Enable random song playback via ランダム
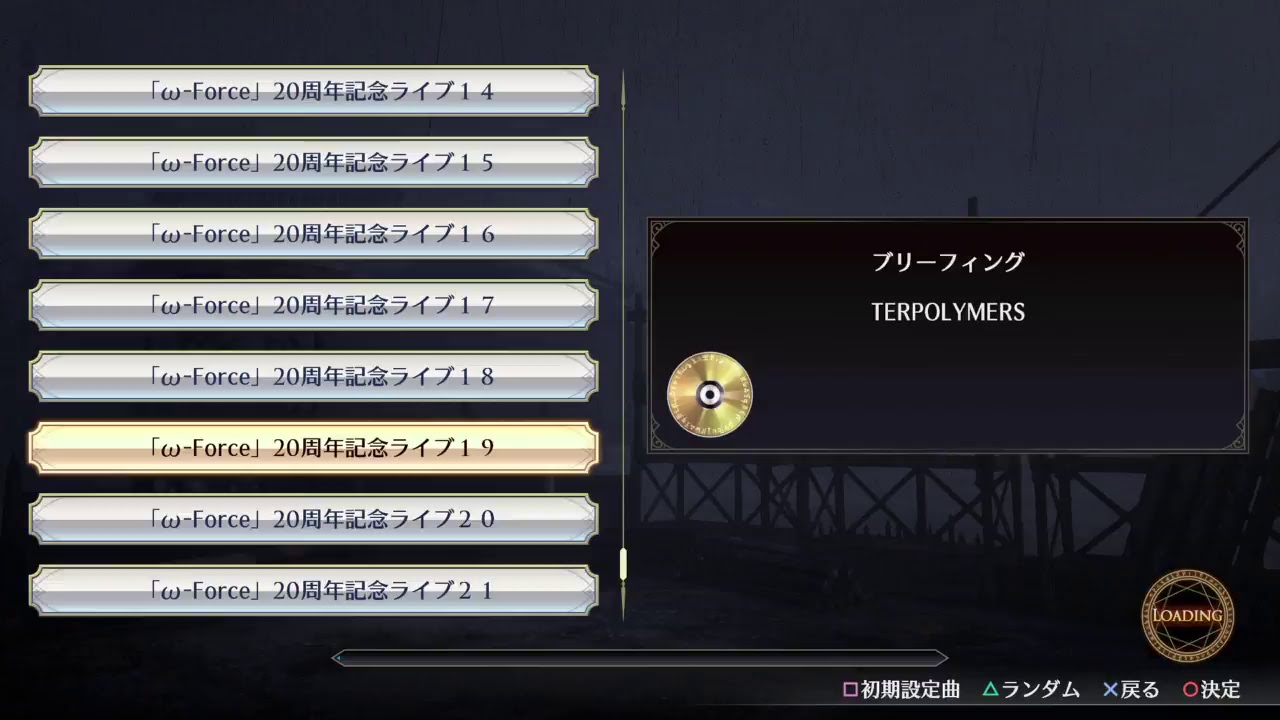Screen dimensions: 1280x720 [1030, 690]
